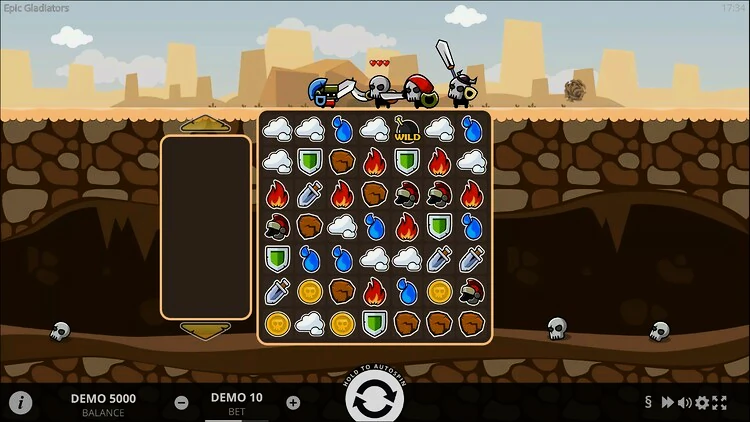Open the rules via the section-sign icon
750x422 pixels.
pyautogui.click(x=649, y=403)
